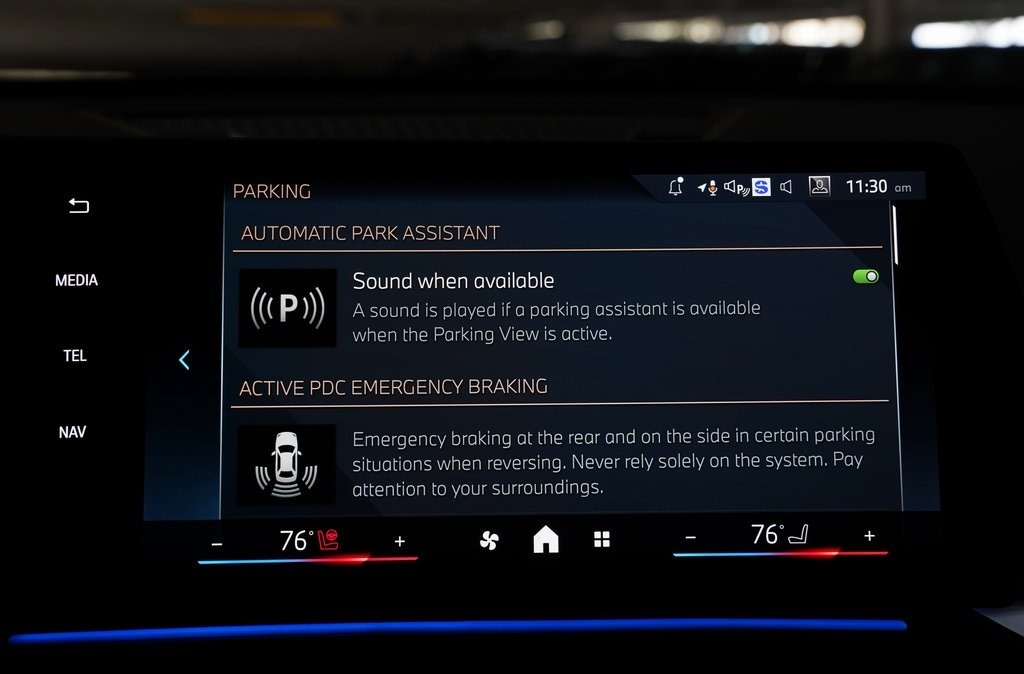The height and width of the screenshot is (674, 1024).
Task: Open the right seat heating control
Action: tap(799, 536)
